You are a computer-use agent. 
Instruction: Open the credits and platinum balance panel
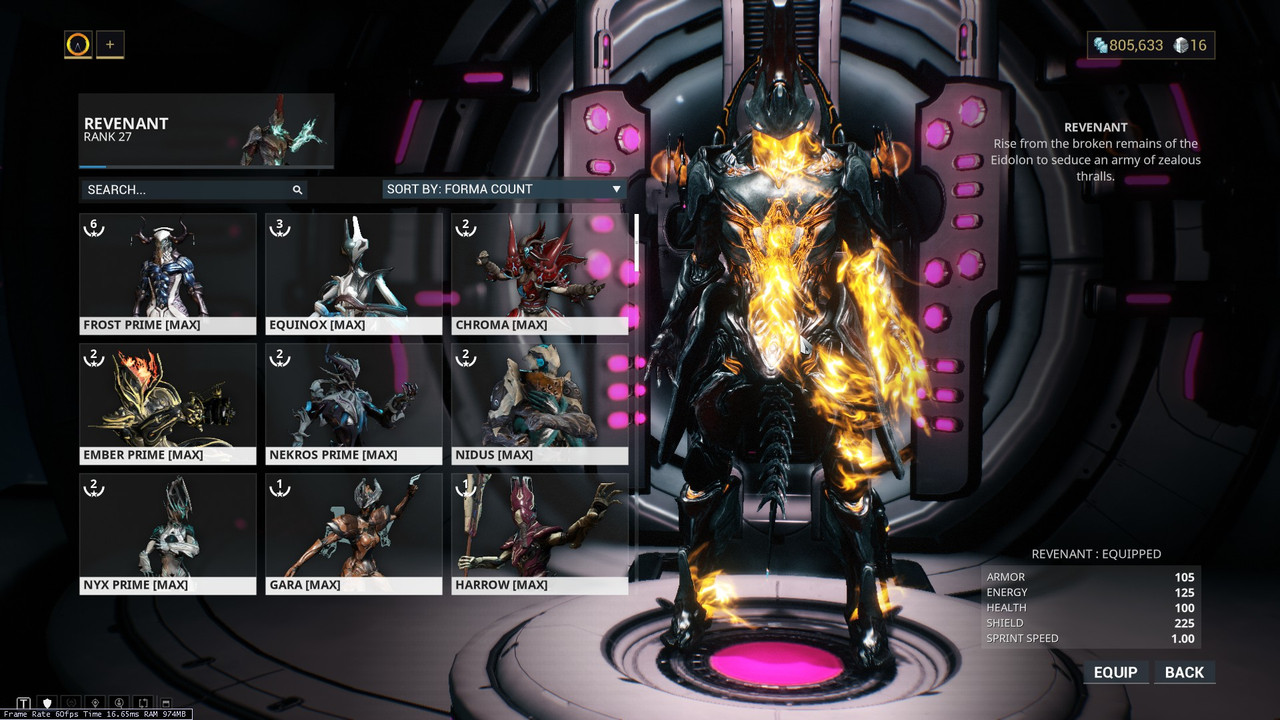pyautogui.click(x=1150, y=45)
